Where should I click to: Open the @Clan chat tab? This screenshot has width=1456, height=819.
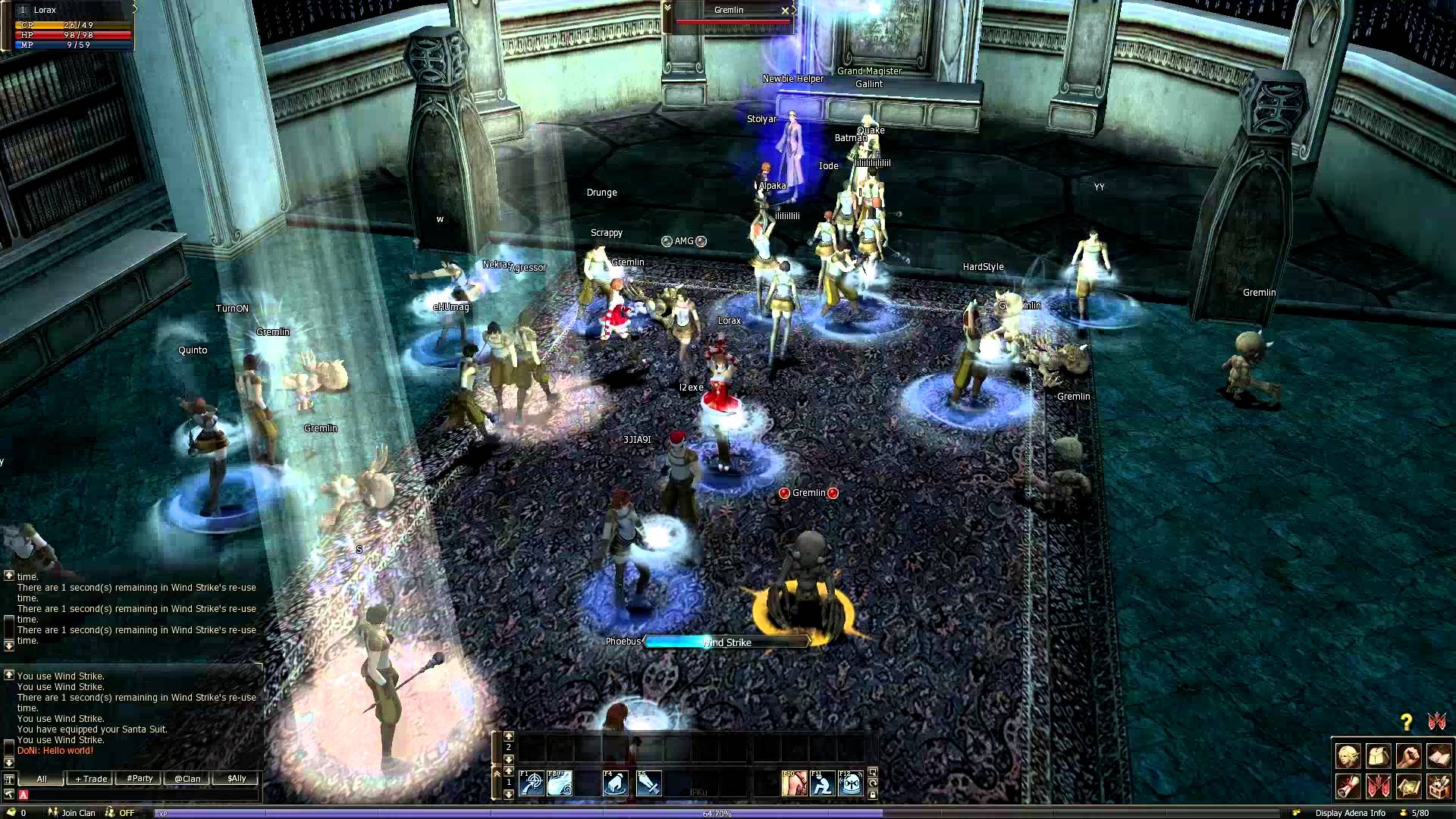(x=187, y=779)
